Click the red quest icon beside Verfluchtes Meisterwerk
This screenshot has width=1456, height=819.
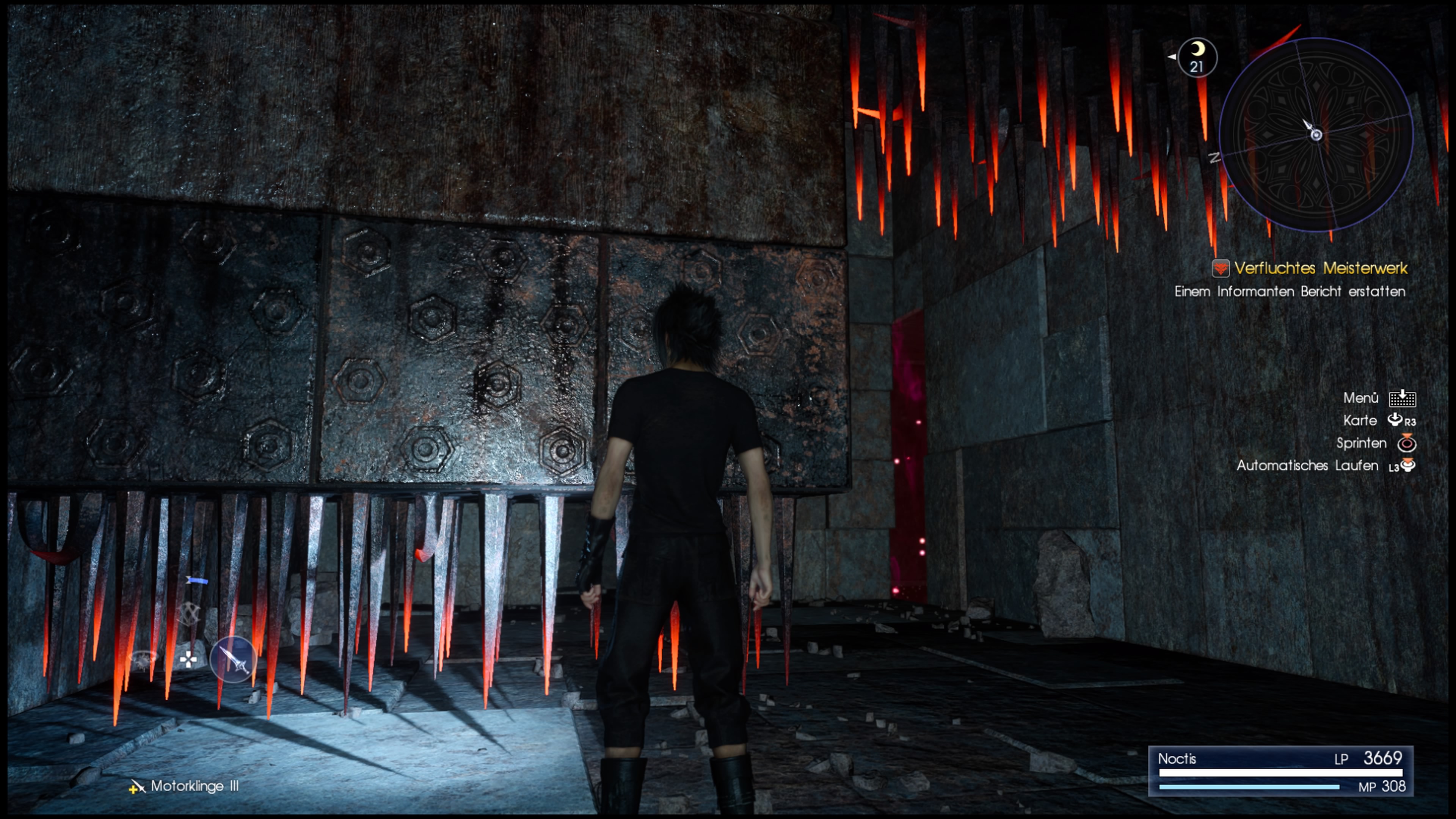point(1220,269)
